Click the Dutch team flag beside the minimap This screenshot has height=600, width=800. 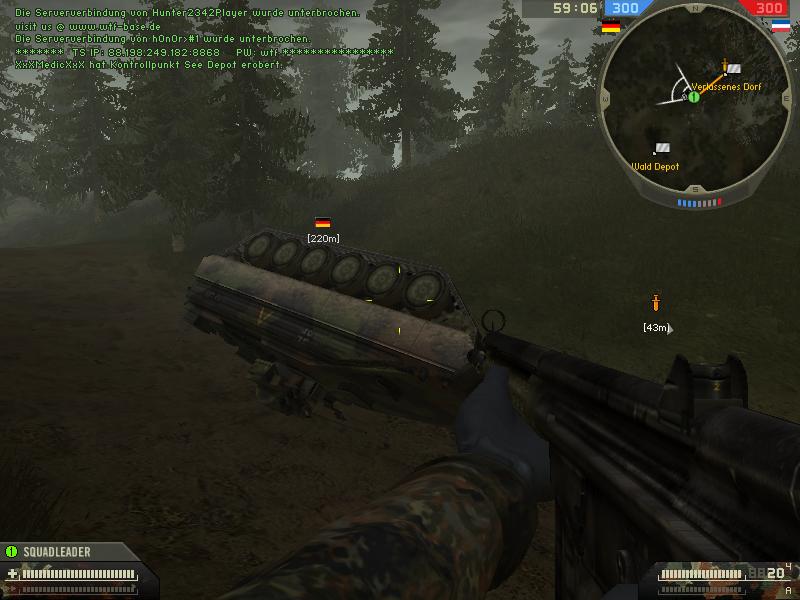coord(781,27)
